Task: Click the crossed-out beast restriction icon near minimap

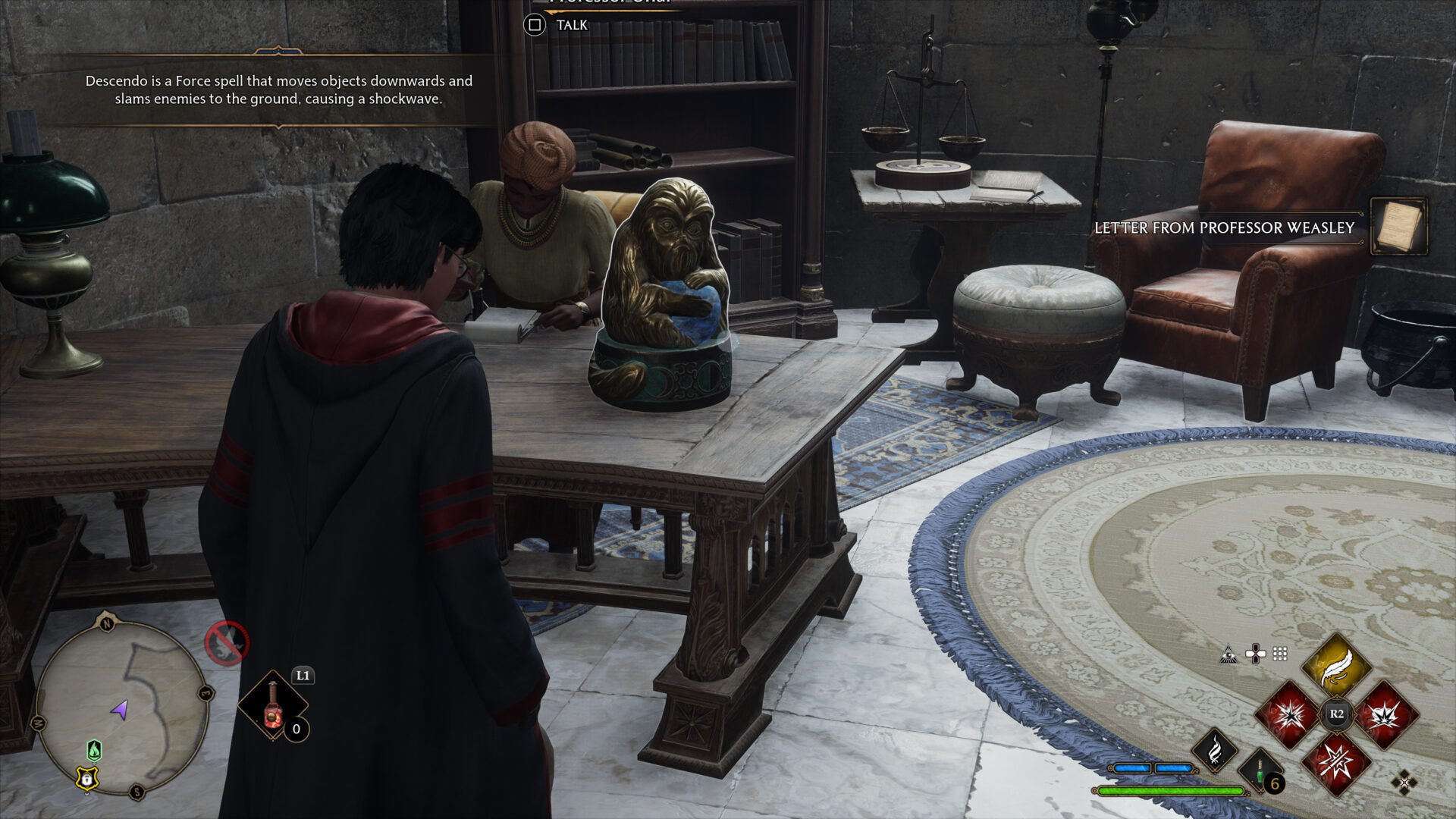Action: [225, 642]
